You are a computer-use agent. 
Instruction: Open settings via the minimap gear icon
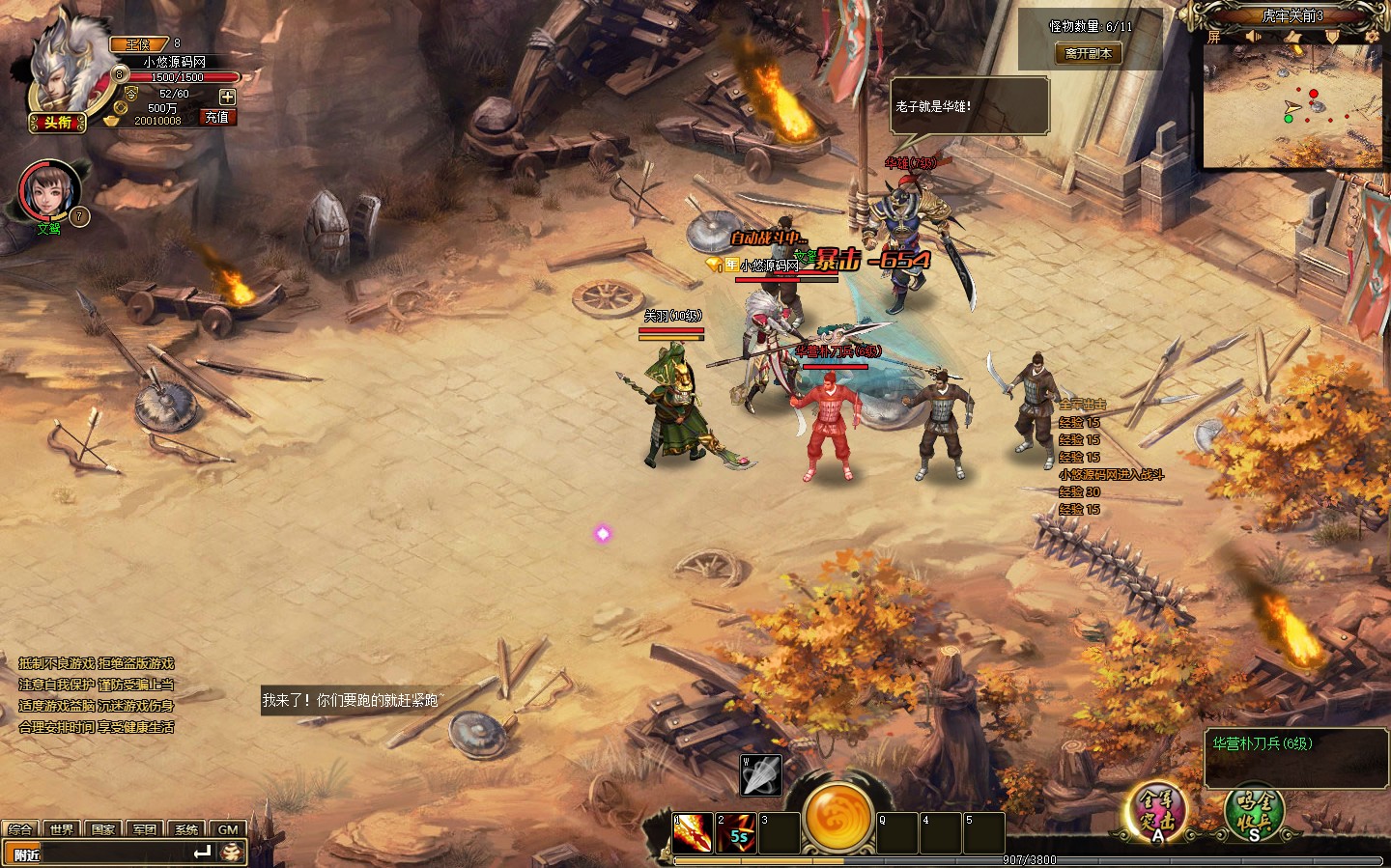click(x=1372, y=37)
